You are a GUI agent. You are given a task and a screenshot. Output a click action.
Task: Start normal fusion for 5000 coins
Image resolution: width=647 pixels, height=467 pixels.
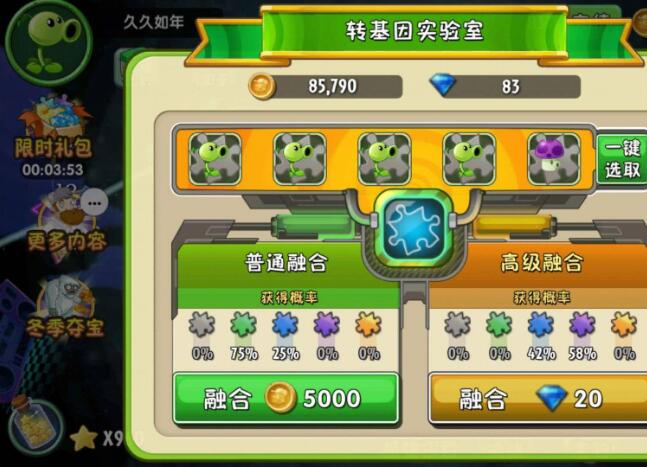pyautogui.click(x=286, y=399)
